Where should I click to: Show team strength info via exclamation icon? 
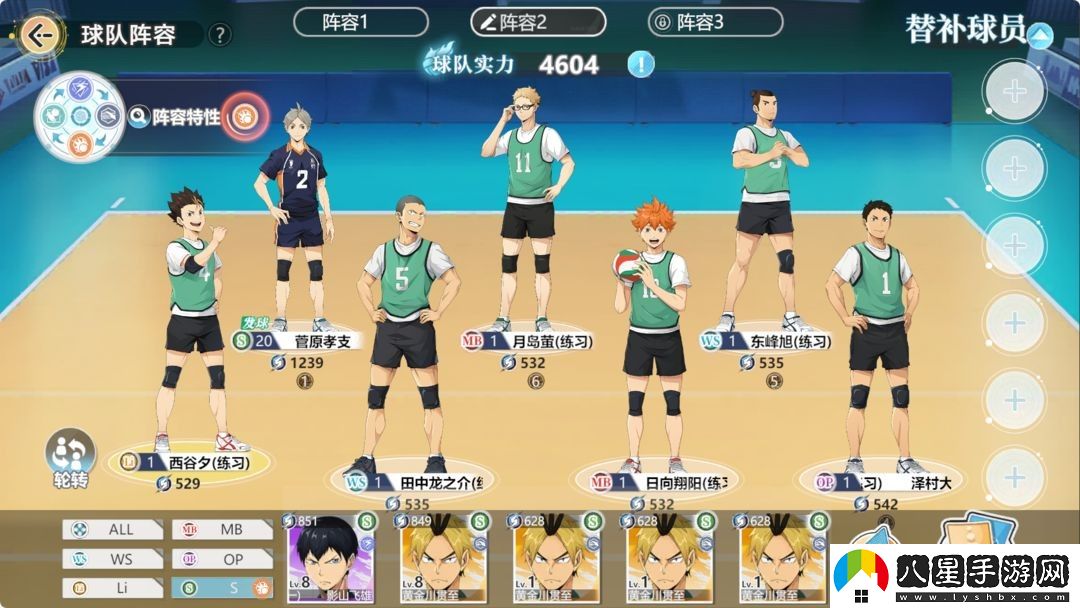[641, 65]
